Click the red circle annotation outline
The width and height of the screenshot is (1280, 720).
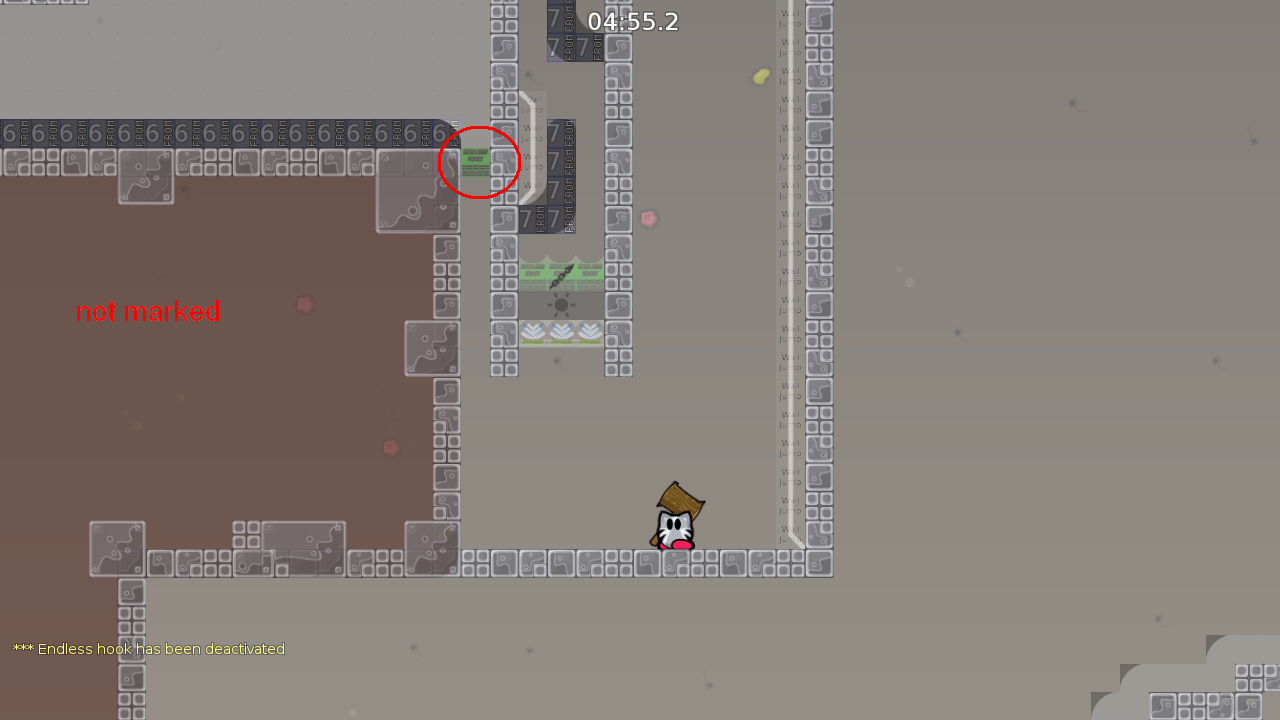[x=479, y=122]
